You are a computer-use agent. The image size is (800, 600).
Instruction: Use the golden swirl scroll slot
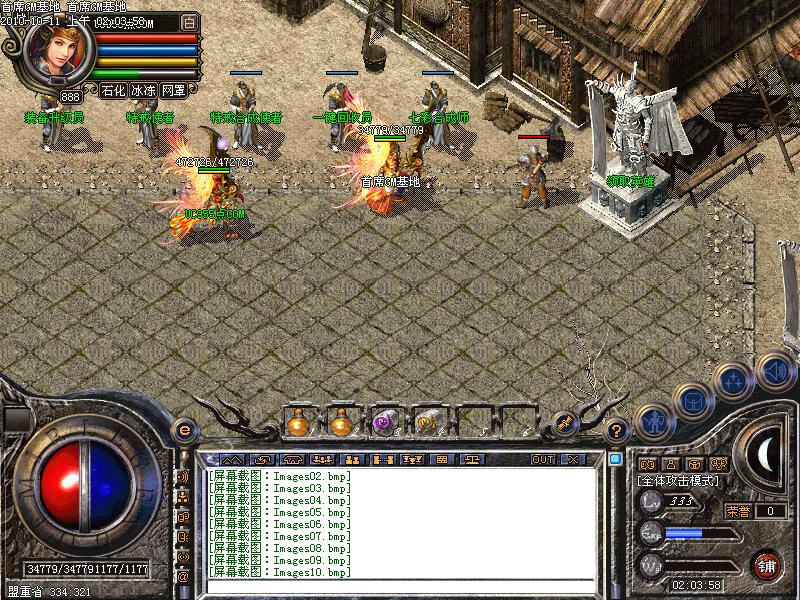[x=427, y=423]
